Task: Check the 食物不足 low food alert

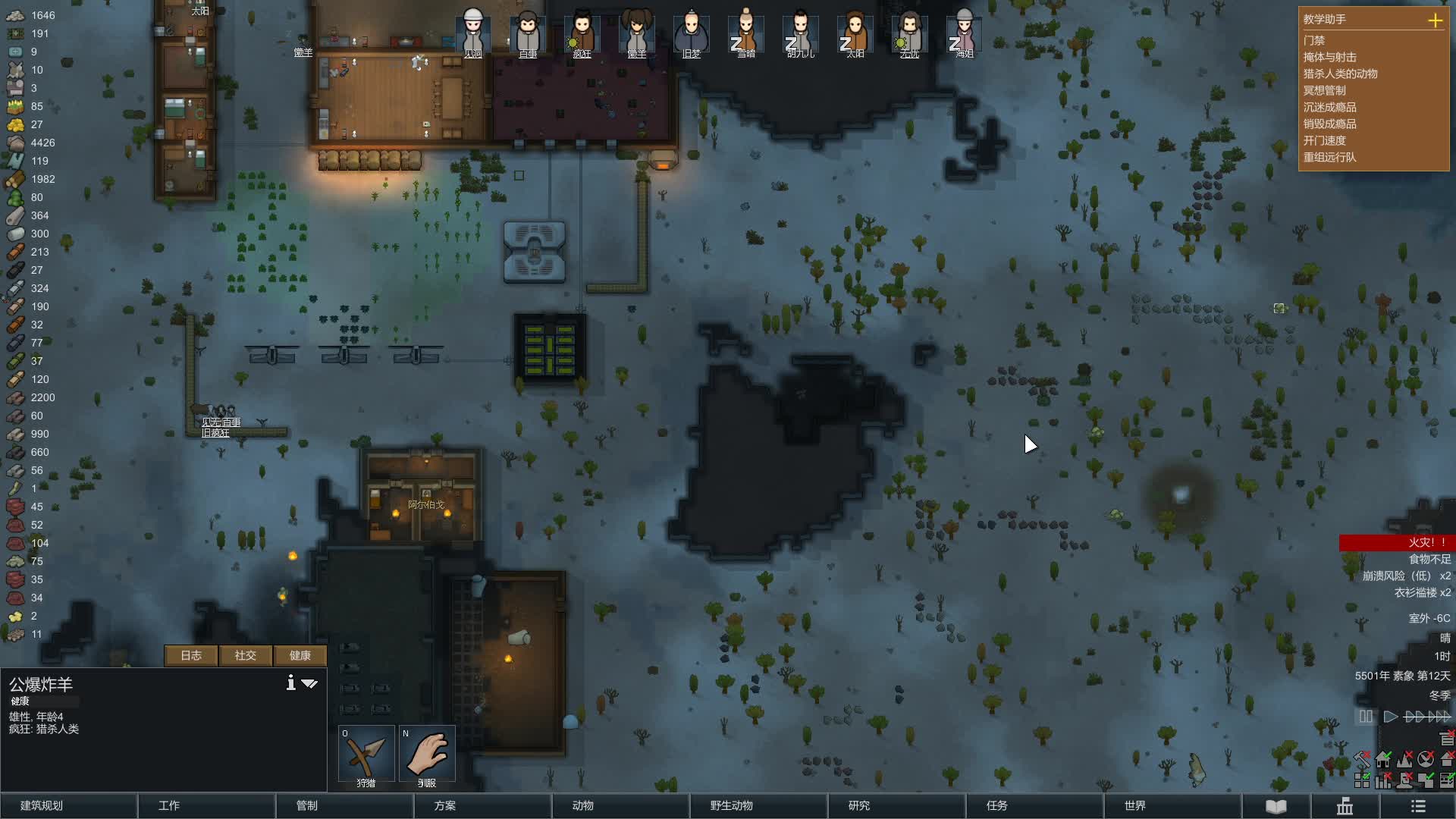Action: pos(1429,559)
